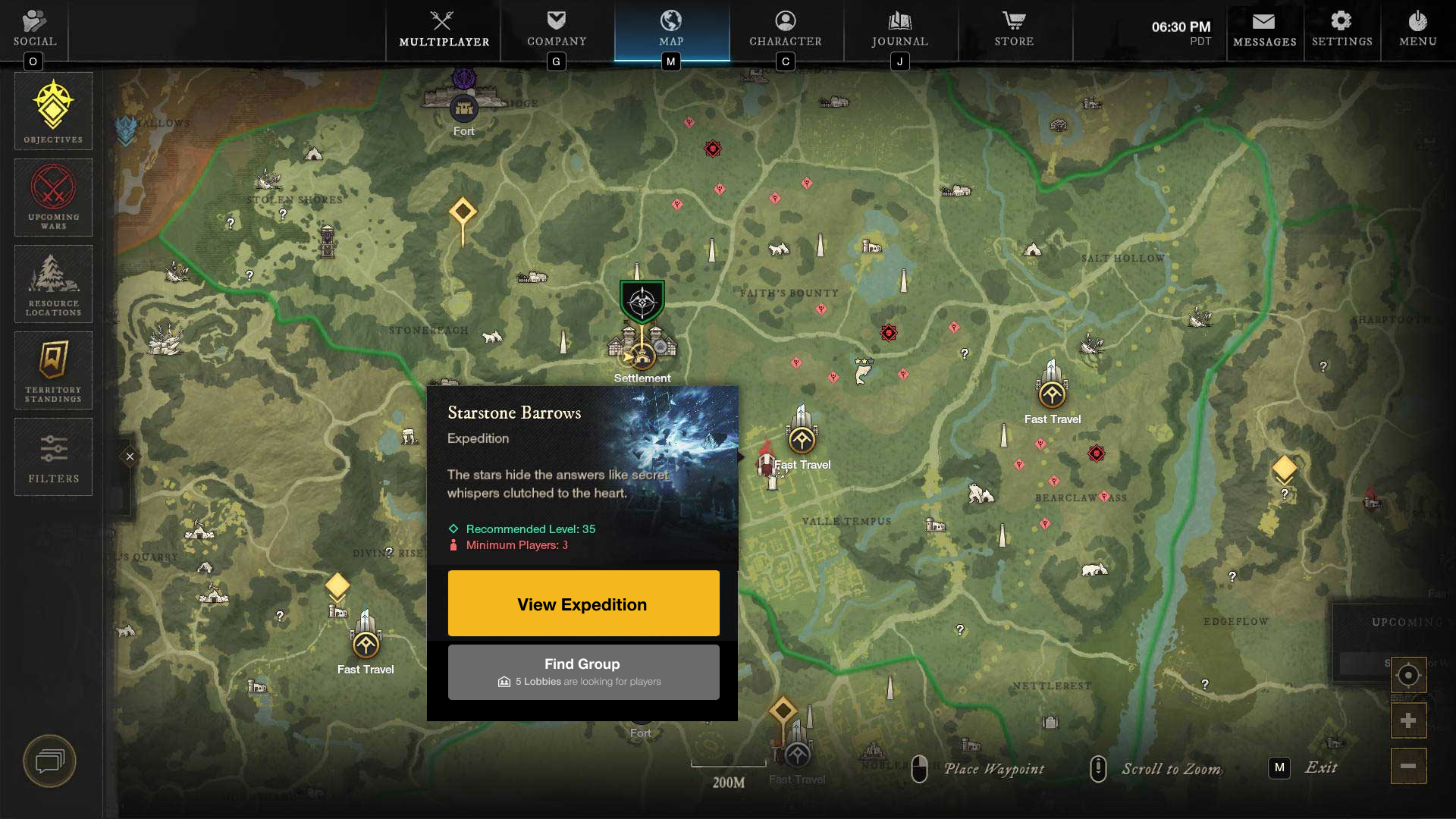The width and height of the screenshot is (1456, 819).
Task: Open Territory Standings
Action: click(x=53, y=370)
